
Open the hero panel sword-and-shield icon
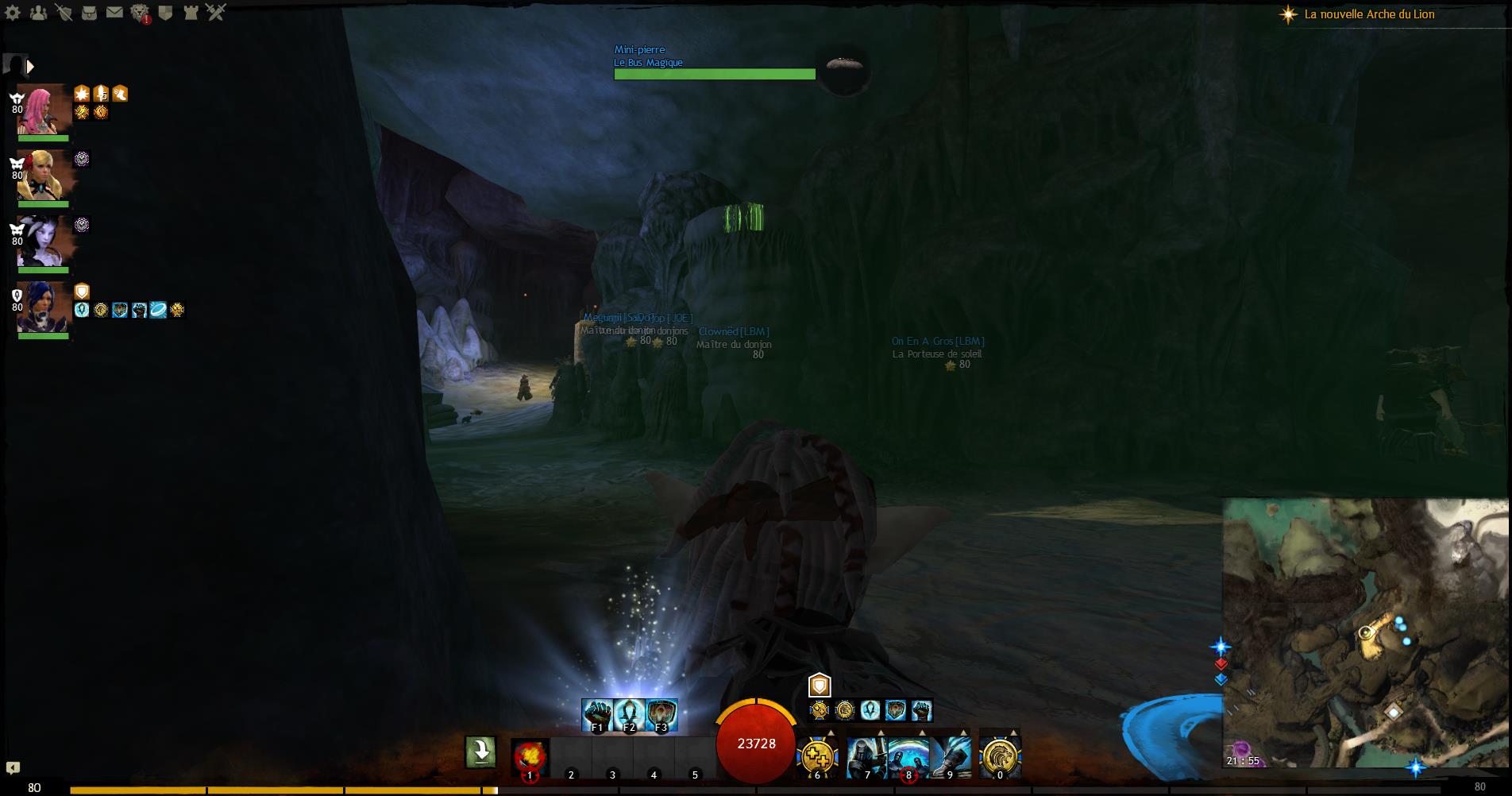tap(64, 13)
